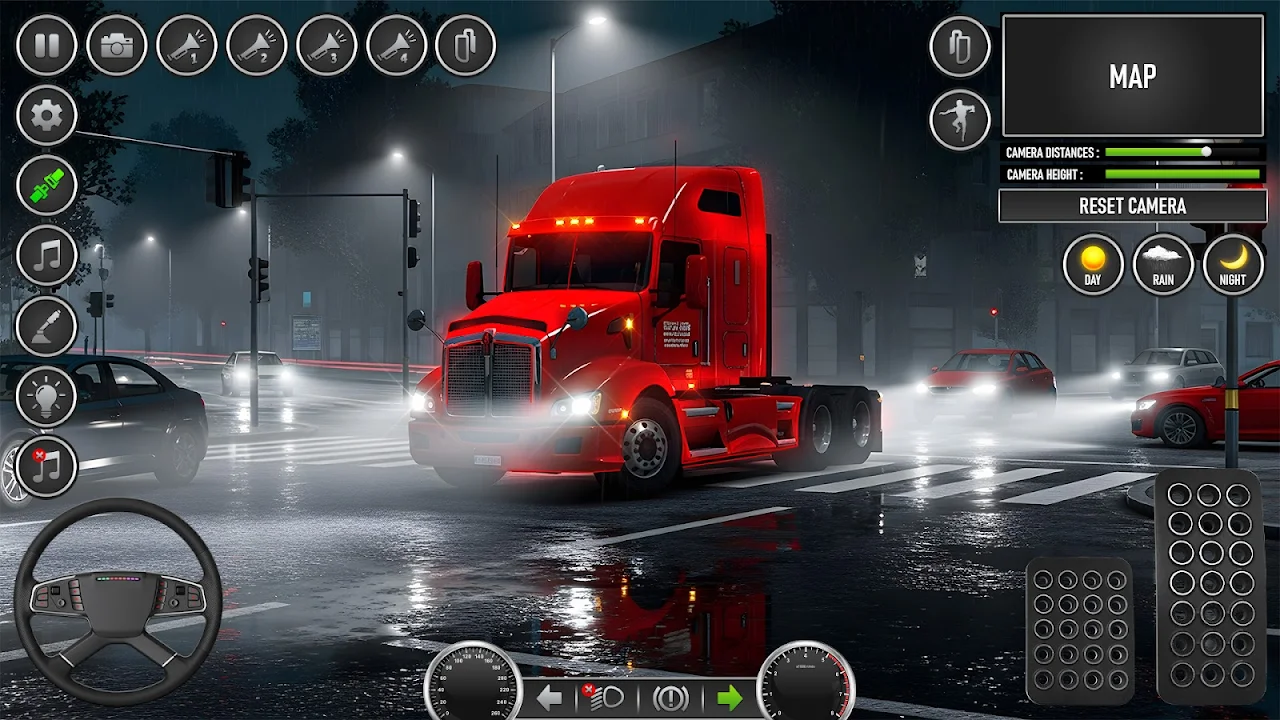1280x720 pixels.
Task: Activate horn number 4
Action: [x=396, y=45]
